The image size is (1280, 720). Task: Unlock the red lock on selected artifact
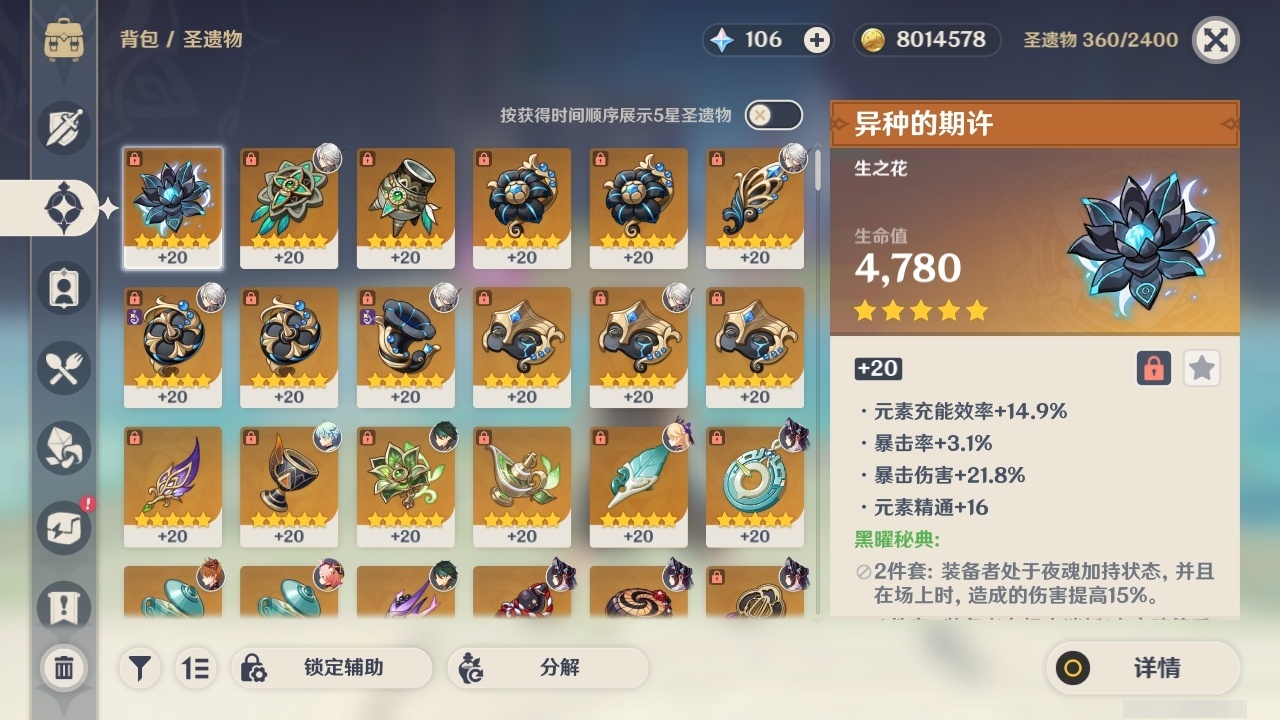click(x=1152, y=368)
